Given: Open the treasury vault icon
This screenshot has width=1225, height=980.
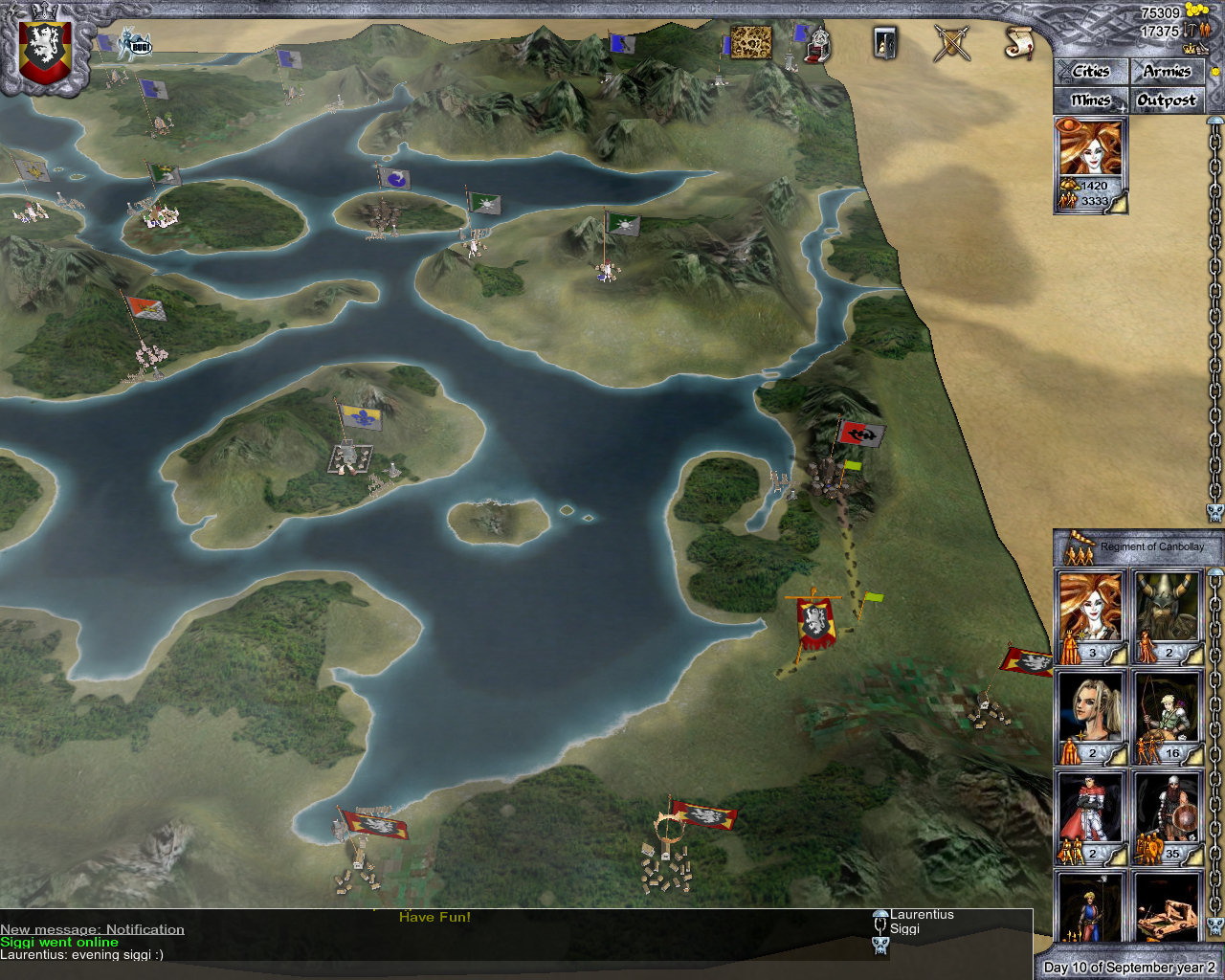Looking at the screenshot, I should [883, 44].
